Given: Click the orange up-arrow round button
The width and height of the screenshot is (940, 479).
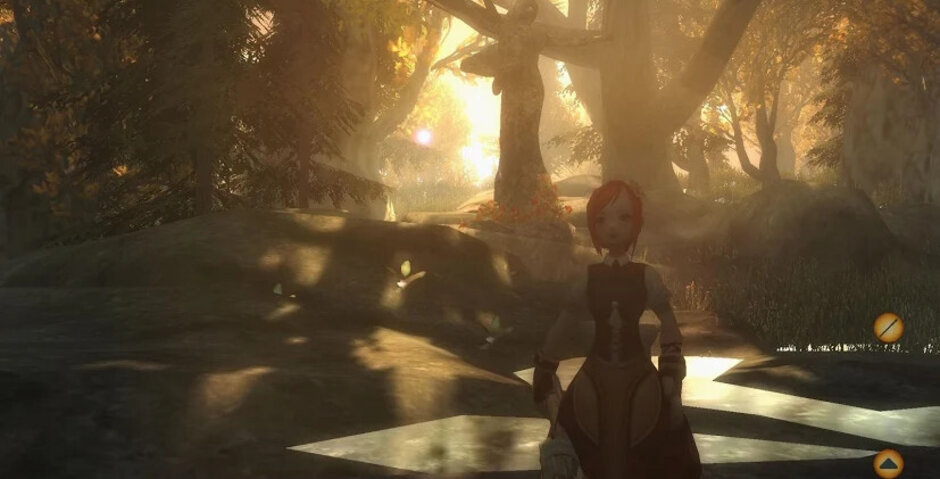Looking at the screenshot, I should pos(888,464).
